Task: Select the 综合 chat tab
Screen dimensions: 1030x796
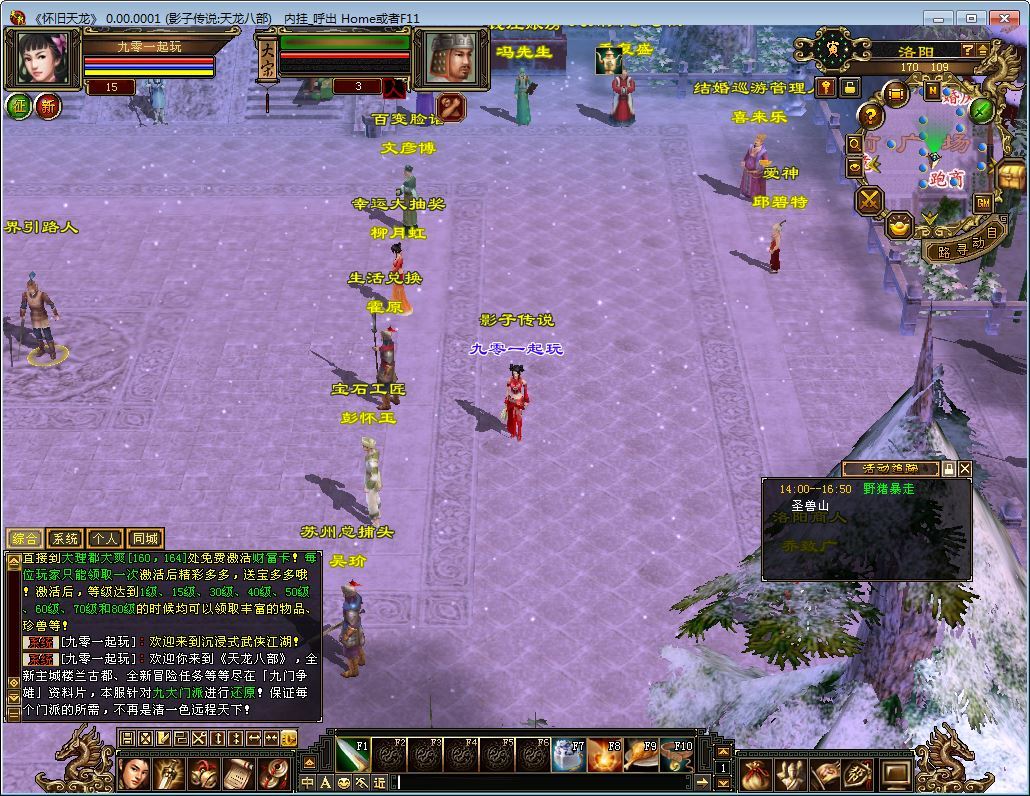Action: (x=25, y=538)
